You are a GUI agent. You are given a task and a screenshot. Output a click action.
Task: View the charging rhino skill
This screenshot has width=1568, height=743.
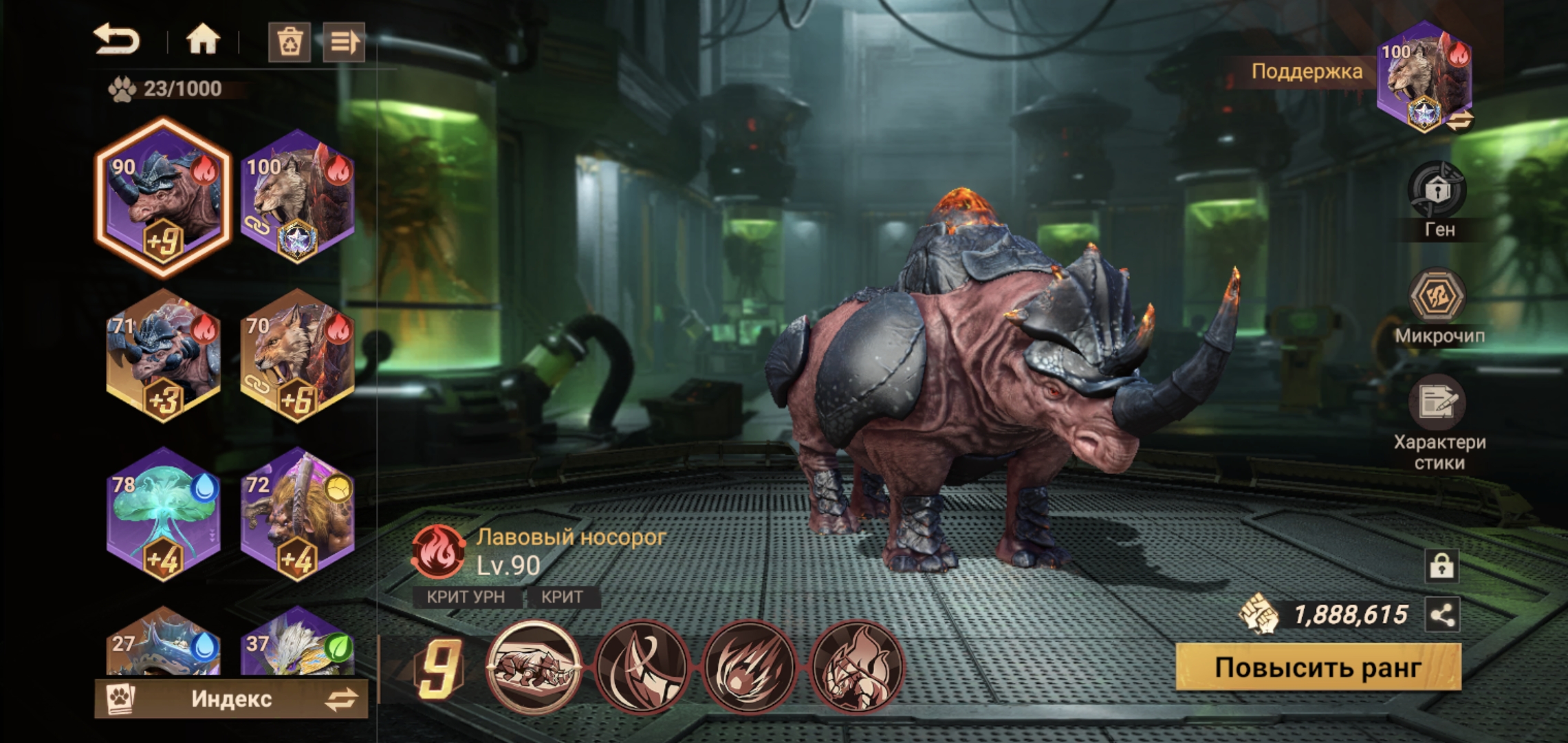coord(534,667)
